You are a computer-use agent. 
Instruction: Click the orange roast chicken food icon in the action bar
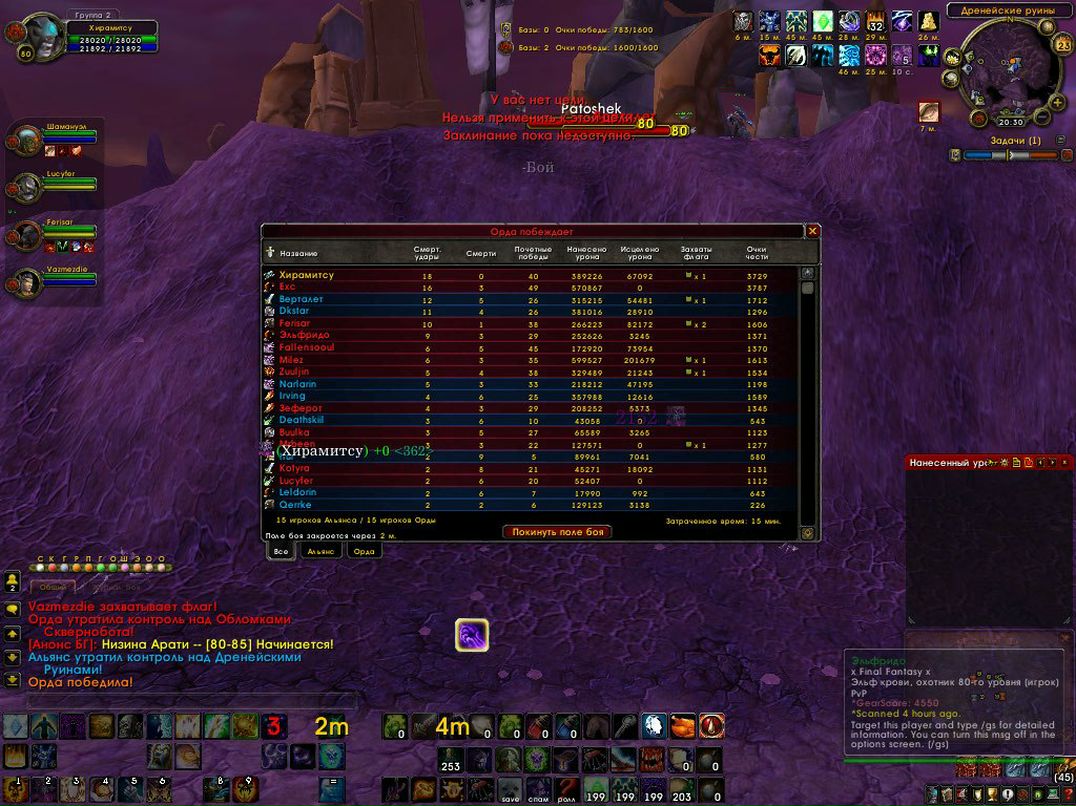(683, 726)
